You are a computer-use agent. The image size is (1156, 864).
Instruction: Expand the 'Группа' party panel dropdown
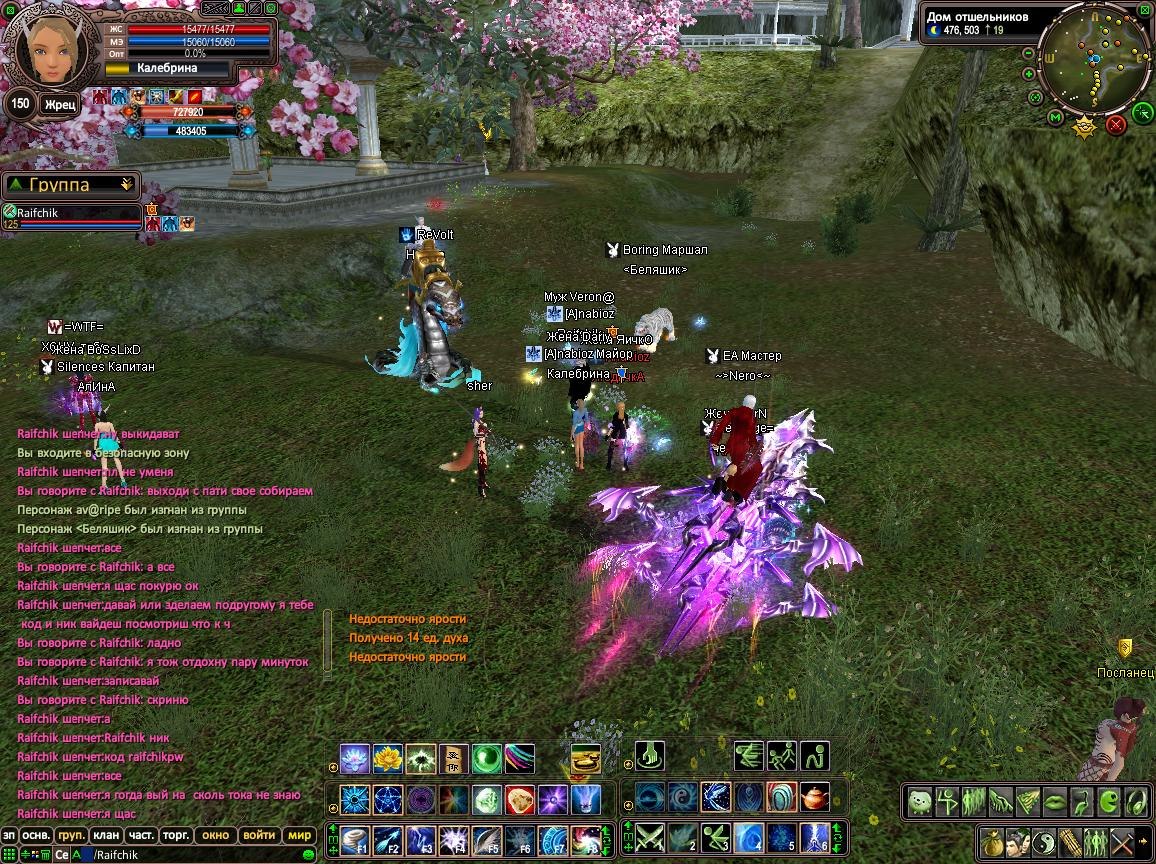[126, 184]
